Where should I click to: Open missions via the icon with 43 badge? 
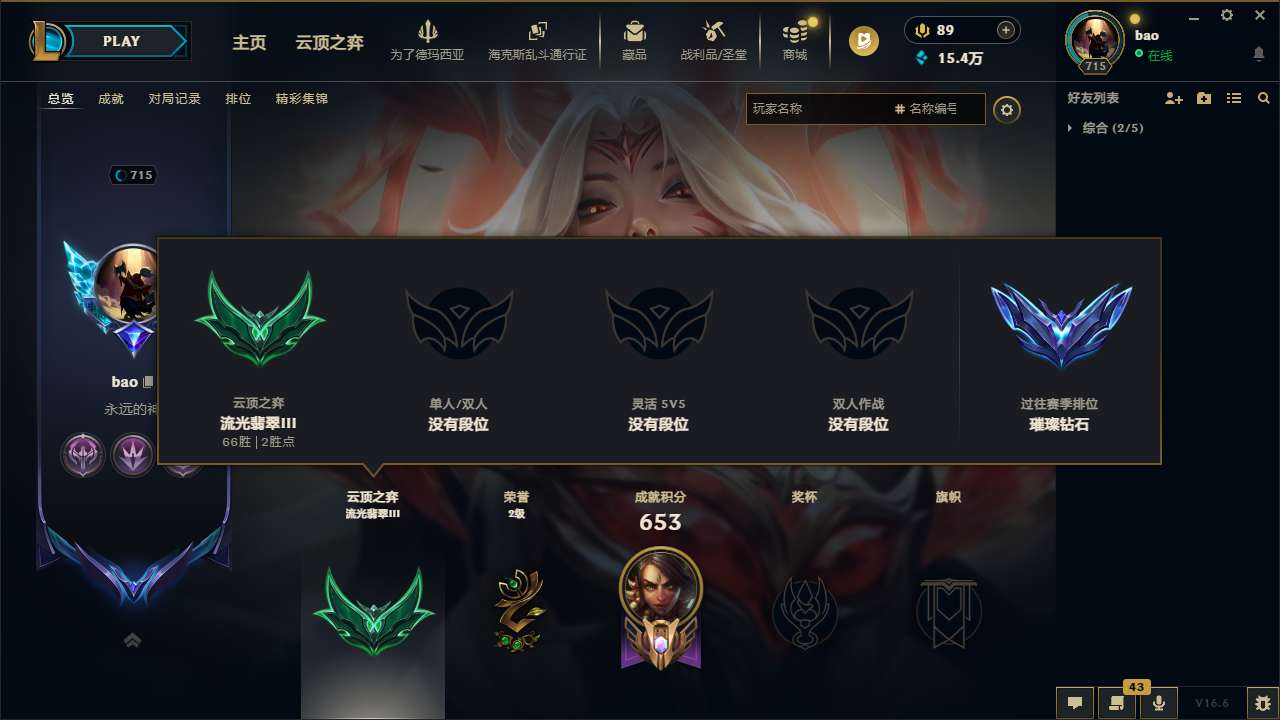click(x=1115, y=702)
